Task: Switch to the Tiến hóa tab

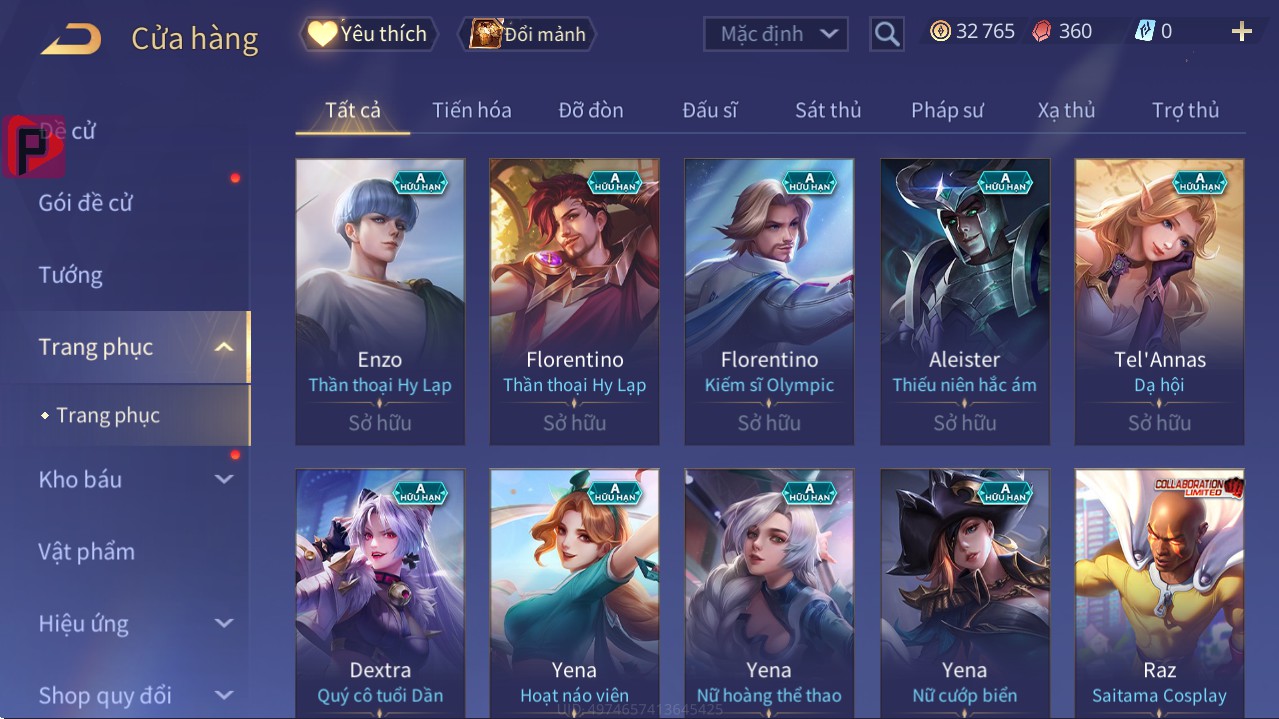Action: coord(471,110)
